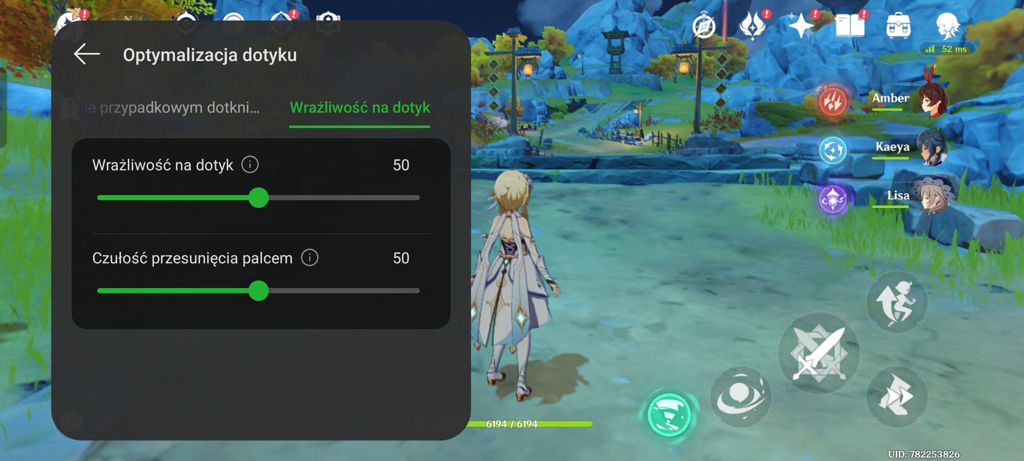Show info for Wrażliwość na dotyk

[x=251, y=165]
